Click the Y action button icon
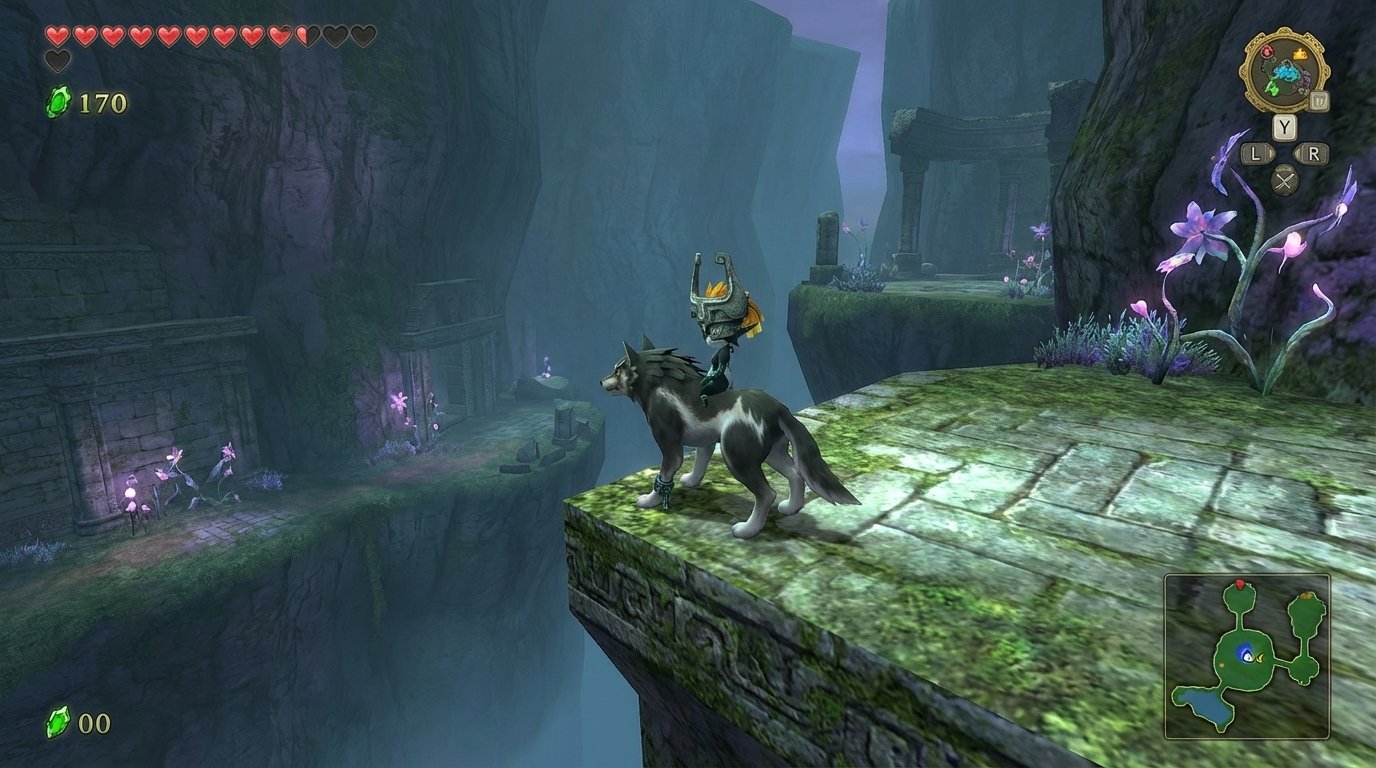1376x768 pixels. click(1286, 125)
